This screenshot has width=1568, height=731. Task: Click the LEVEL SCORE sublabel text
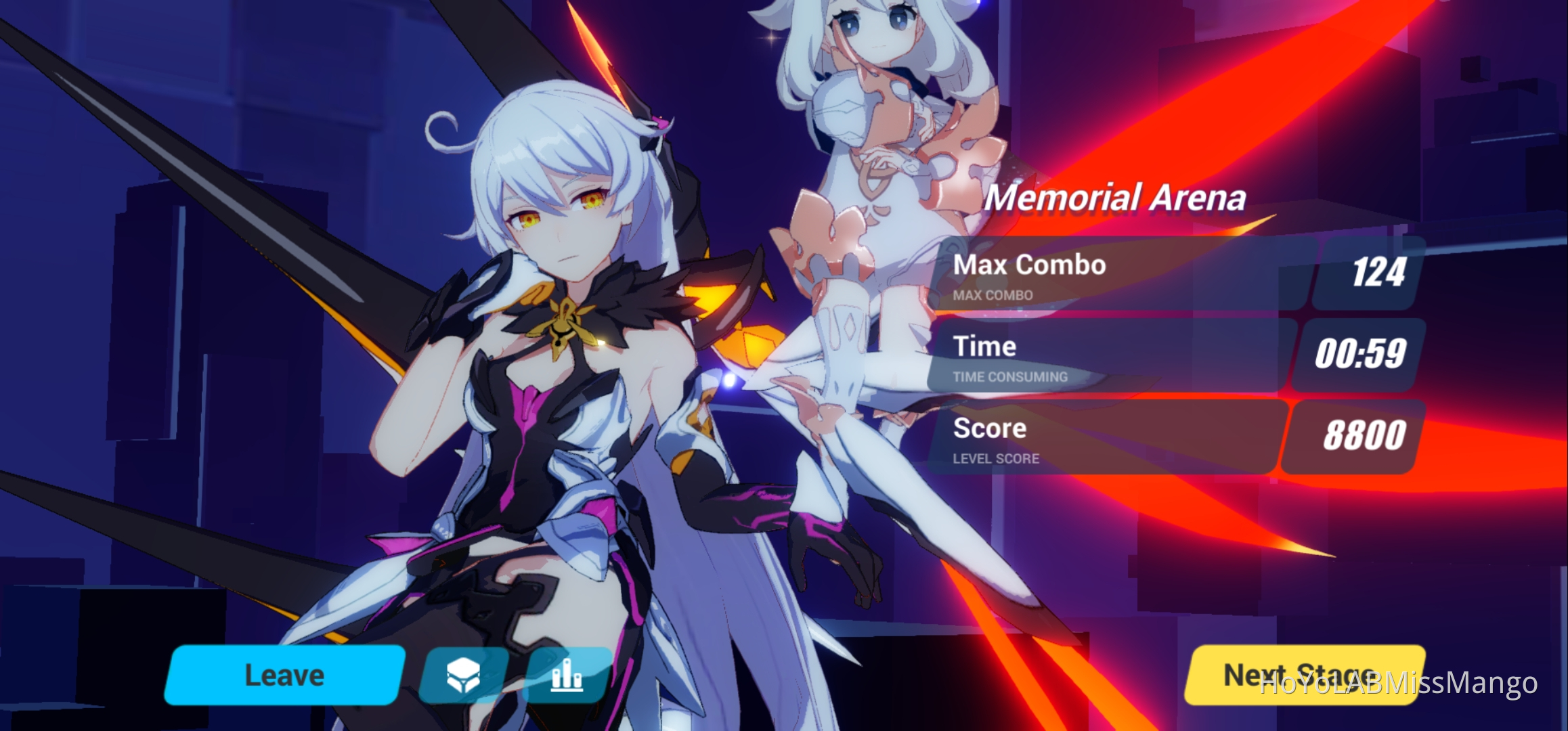click(997, 458)
